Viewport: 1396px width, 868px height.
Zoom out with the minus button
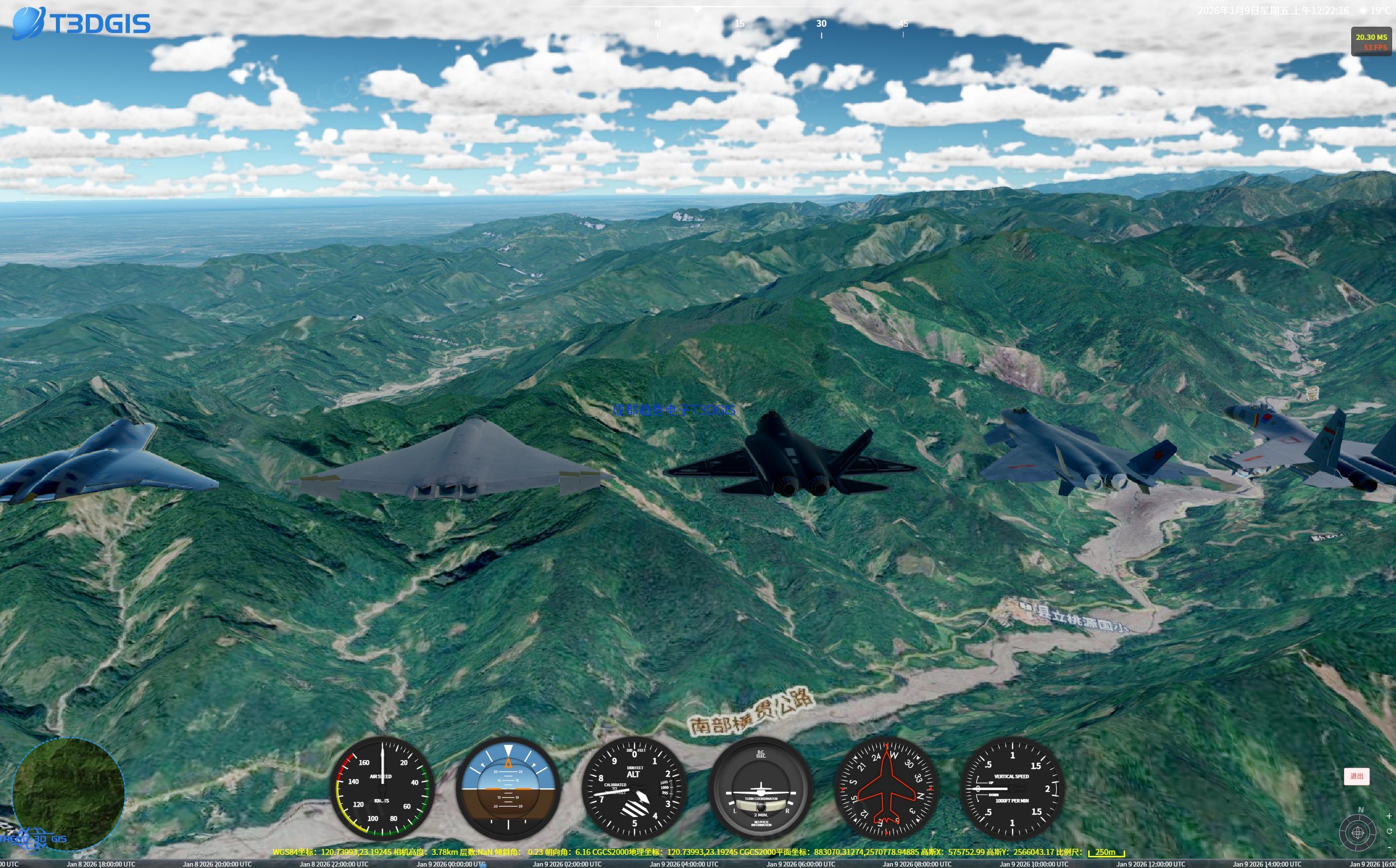(x=1389, y=847)
